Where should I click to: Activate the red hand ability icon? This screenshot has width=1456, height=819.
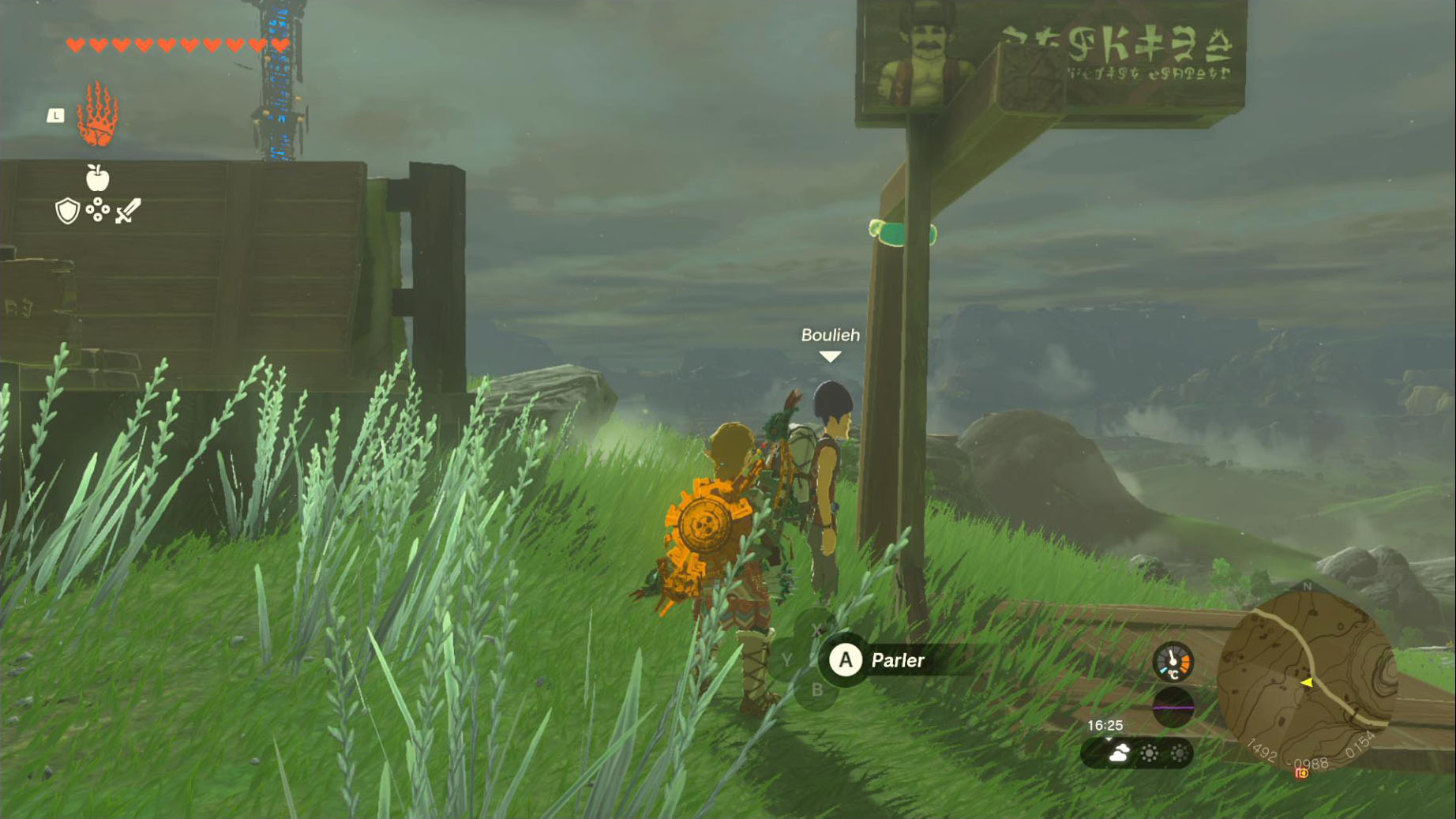click(x=97, y=115)
